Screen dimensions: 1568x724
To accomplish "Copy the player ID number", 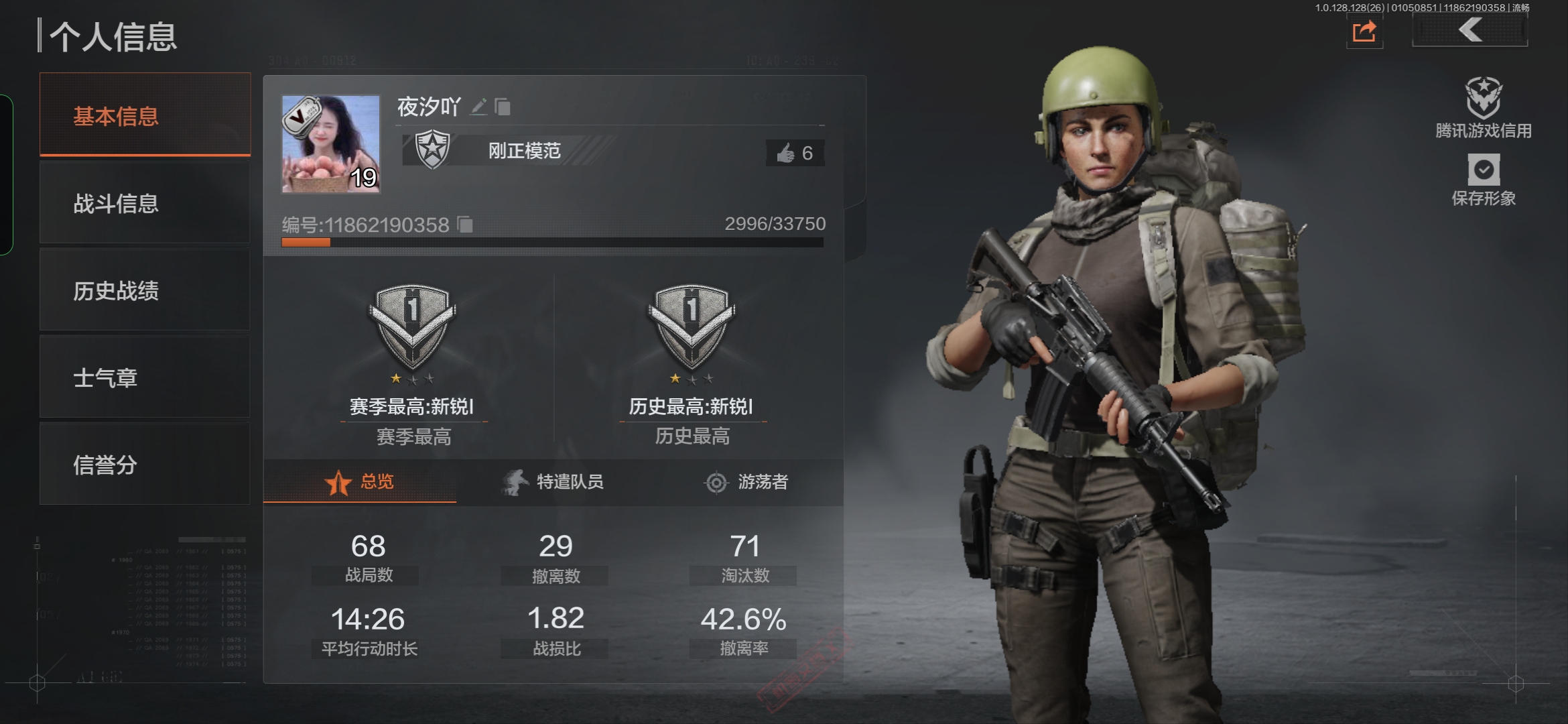I will click(465, 225).
